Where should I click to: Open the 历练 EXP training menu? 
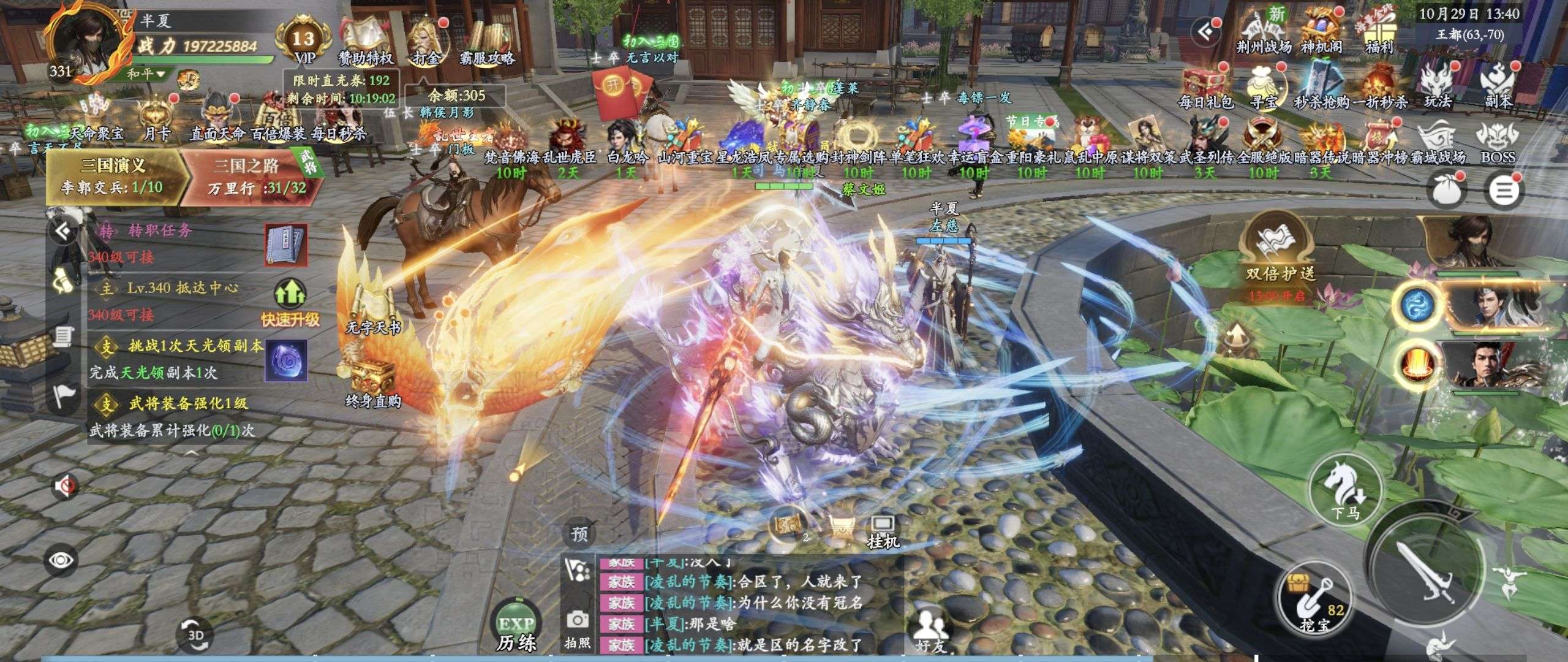516,628
